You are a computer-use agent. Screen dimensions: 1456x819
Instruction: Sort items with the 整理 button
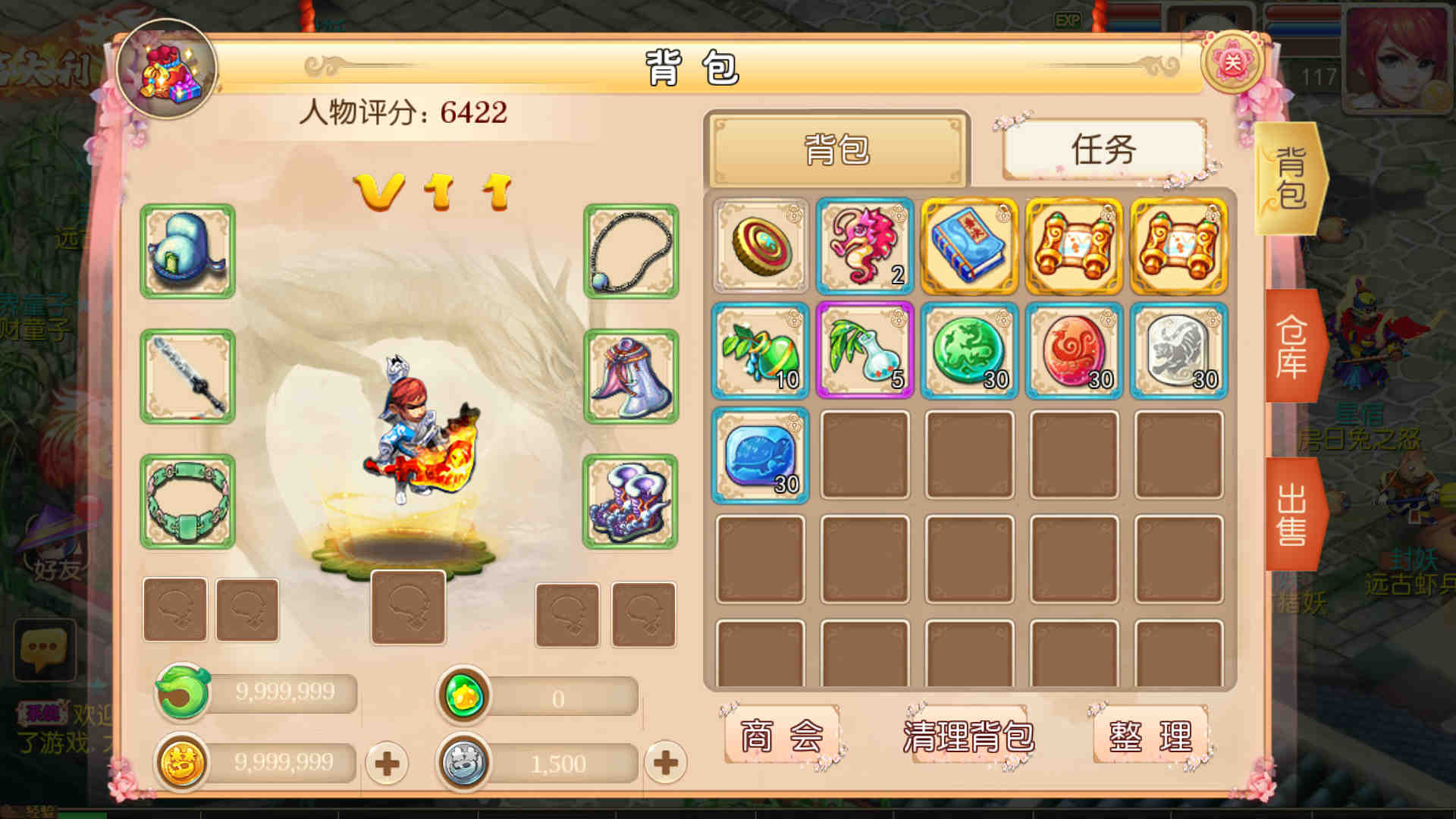[x=1150, y=736]
